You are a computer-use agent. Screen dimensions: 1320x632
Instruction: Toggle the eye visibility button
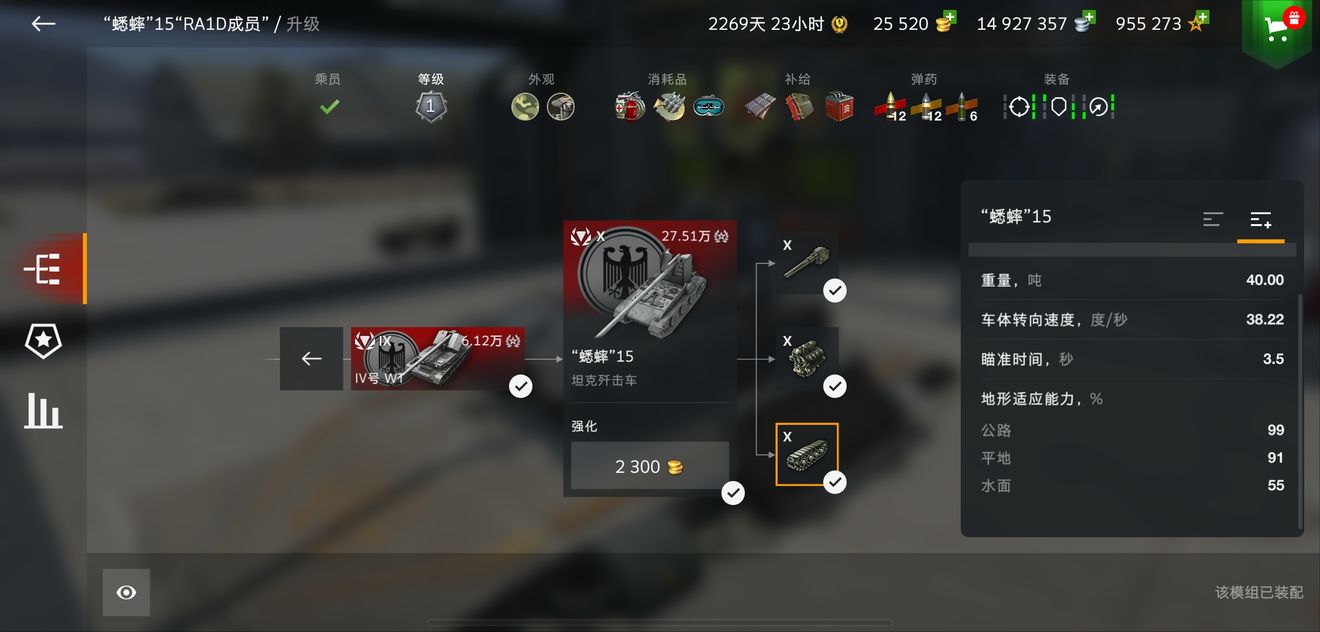coord(126,593)
